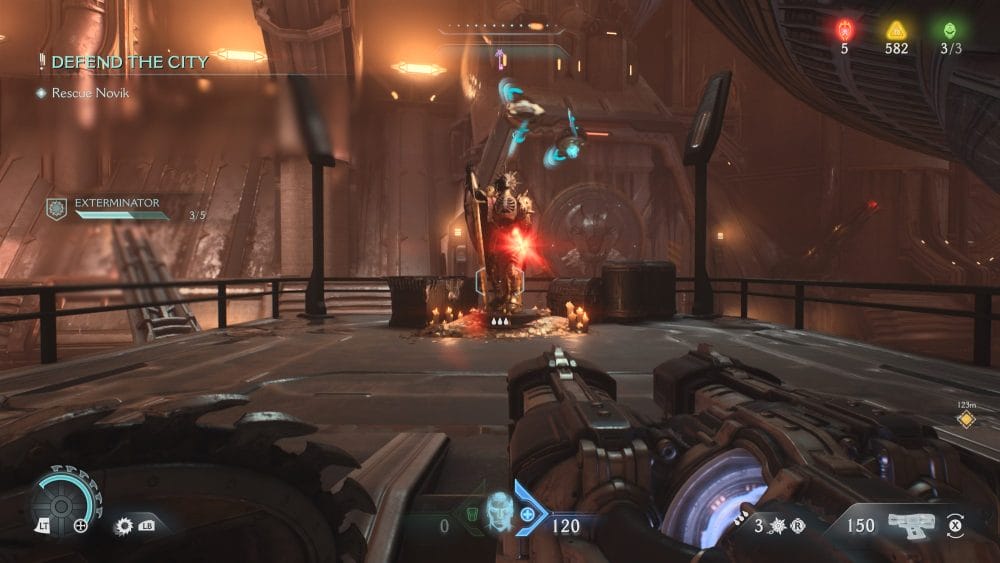Click the cog-shaped melee weapon icon

coord(125,525)
